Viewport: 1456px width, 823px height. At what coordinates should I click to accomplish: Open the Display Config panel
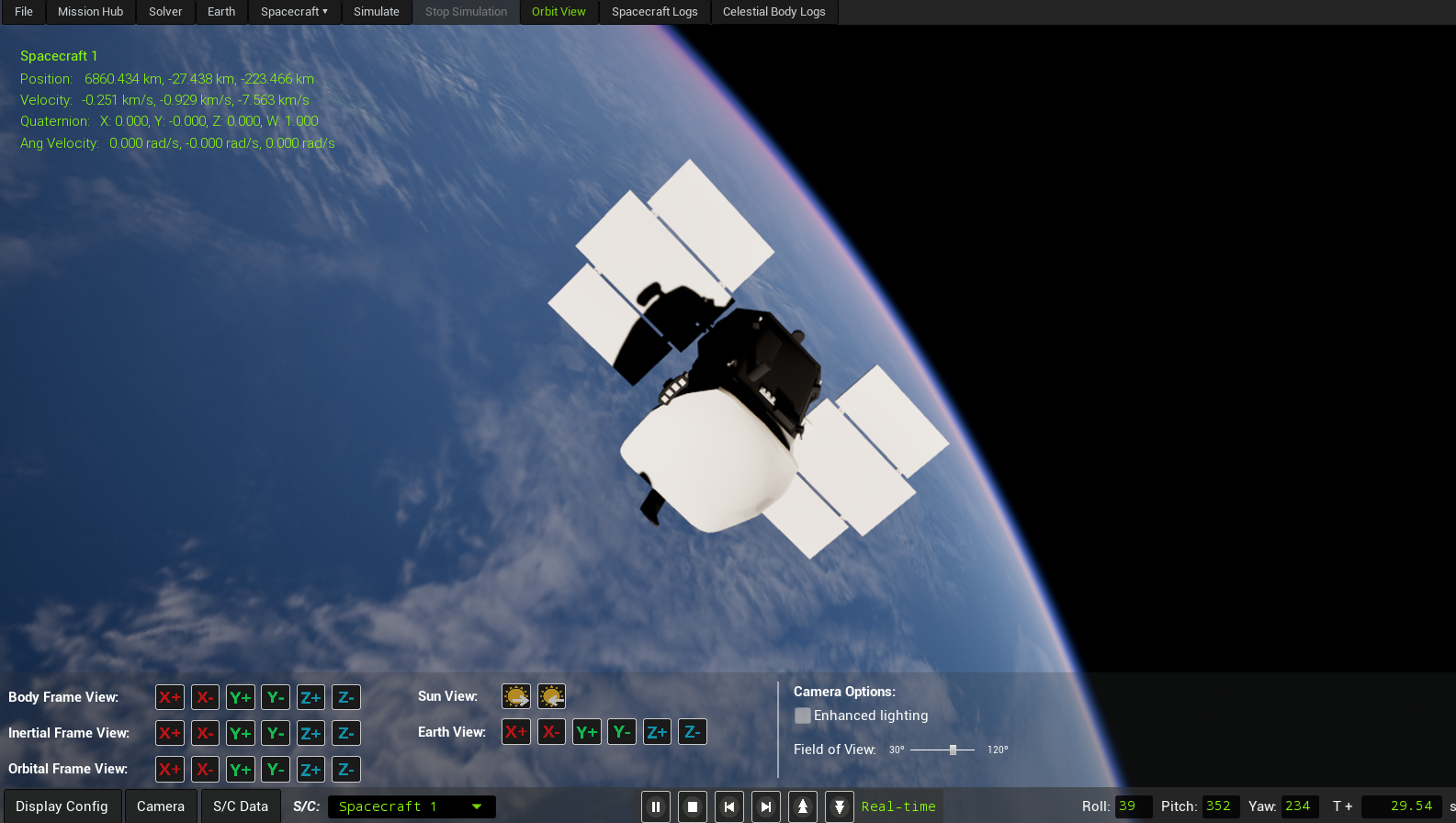coord(62,806)
